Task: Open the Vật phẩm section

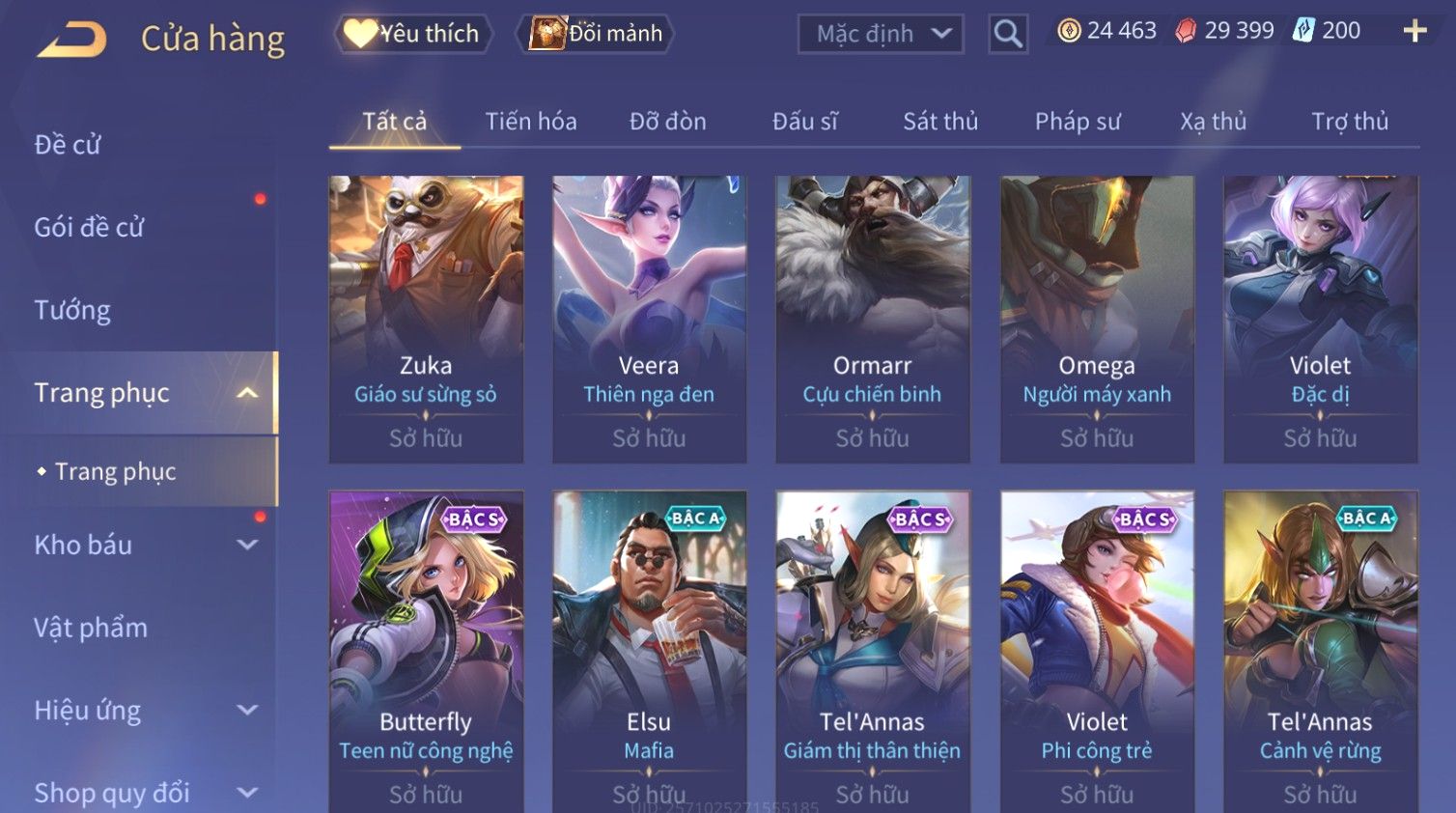Action: (x=91, y=628)
